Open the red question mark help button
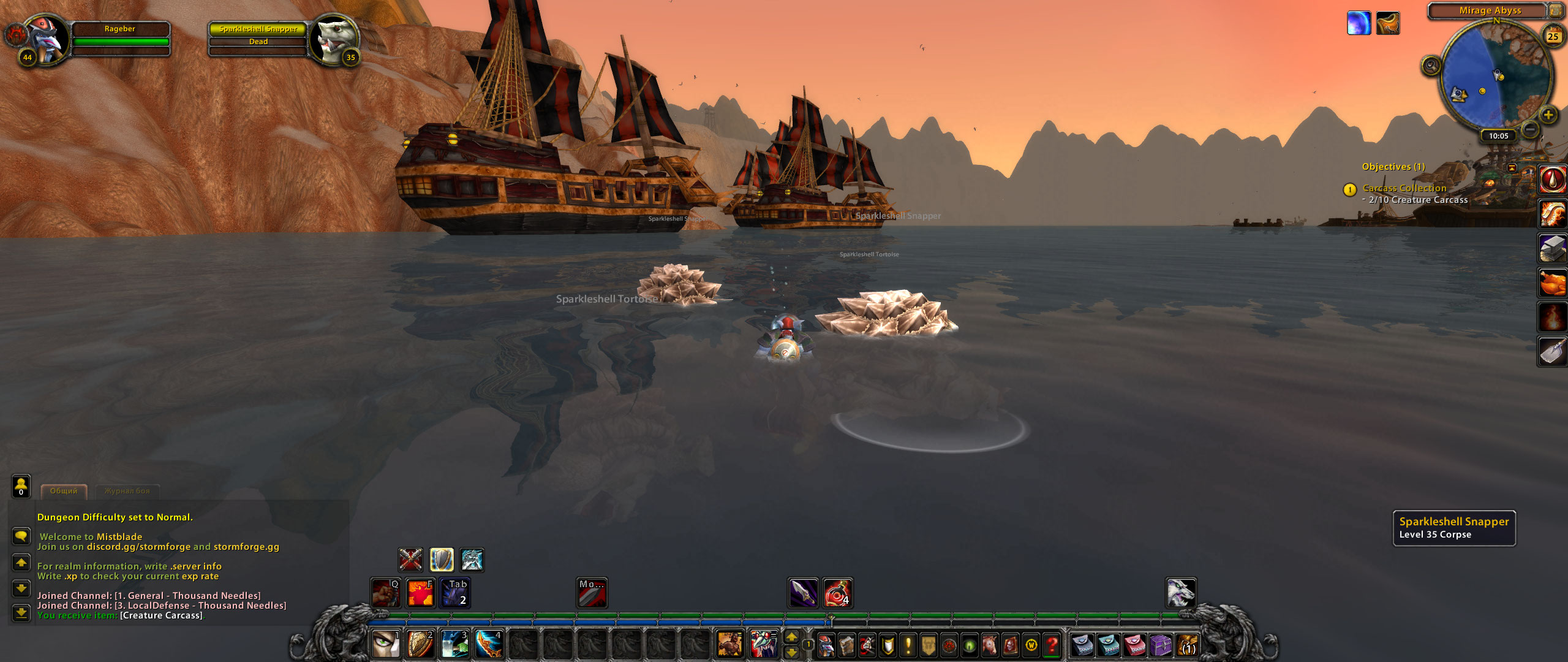The width and height of the screenshot is (1568, 662). 1052,645
